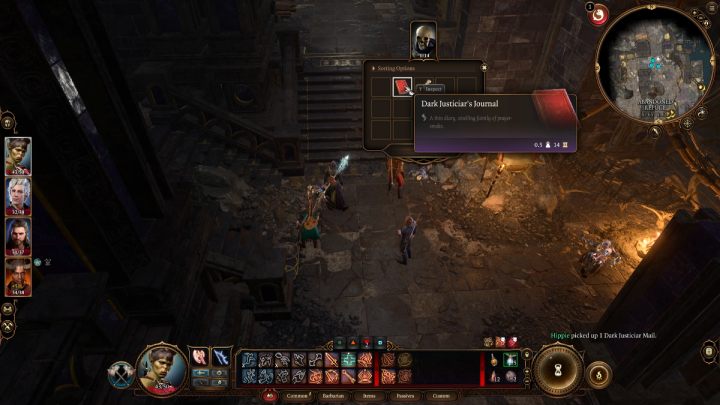Select the horned party member portrait
Image resolution: width=720 pixels, height=405 pixels.
(x=19, y=277)
